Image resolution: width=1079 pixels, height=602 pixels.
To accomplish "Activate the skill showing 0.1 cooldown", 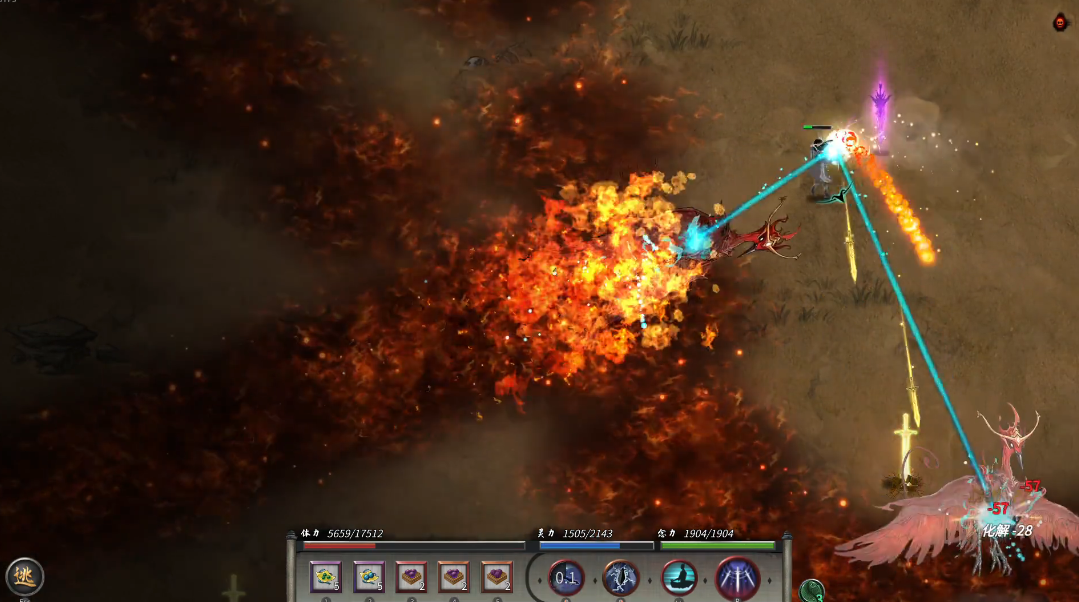I will coord(567,577).
